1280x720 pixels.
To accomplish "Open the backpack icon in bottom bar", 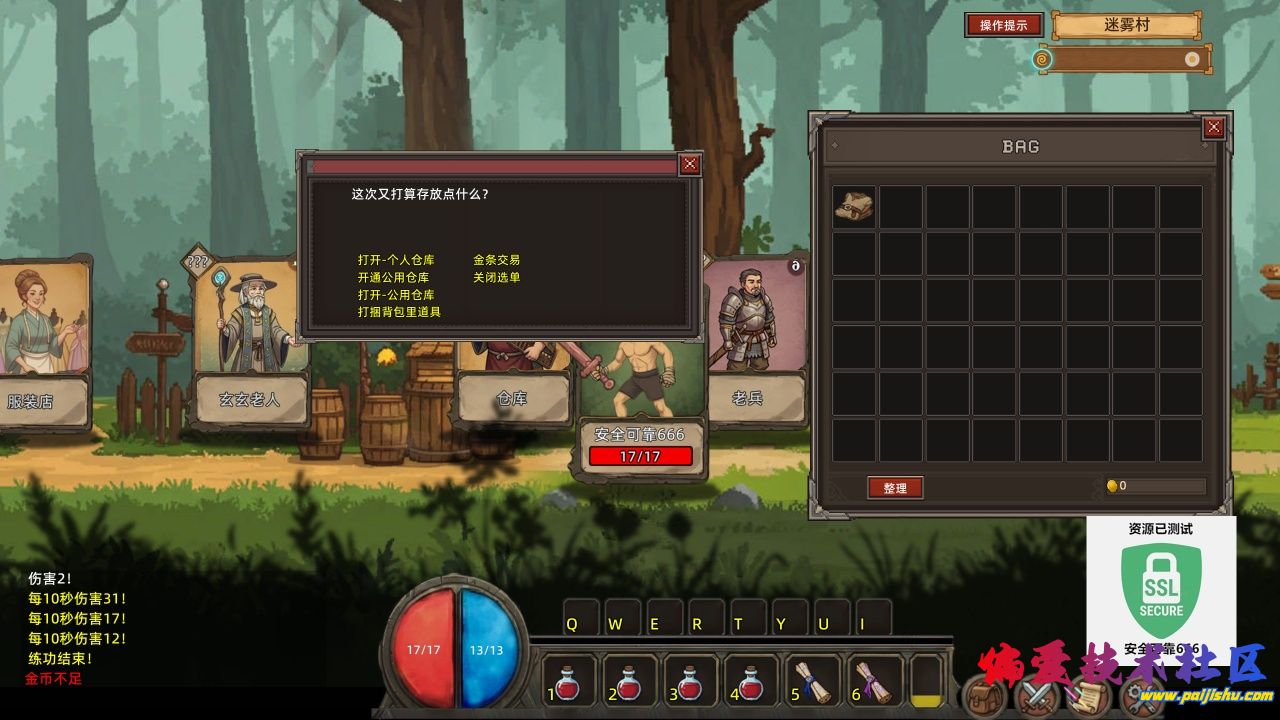I will click(985, 696).
